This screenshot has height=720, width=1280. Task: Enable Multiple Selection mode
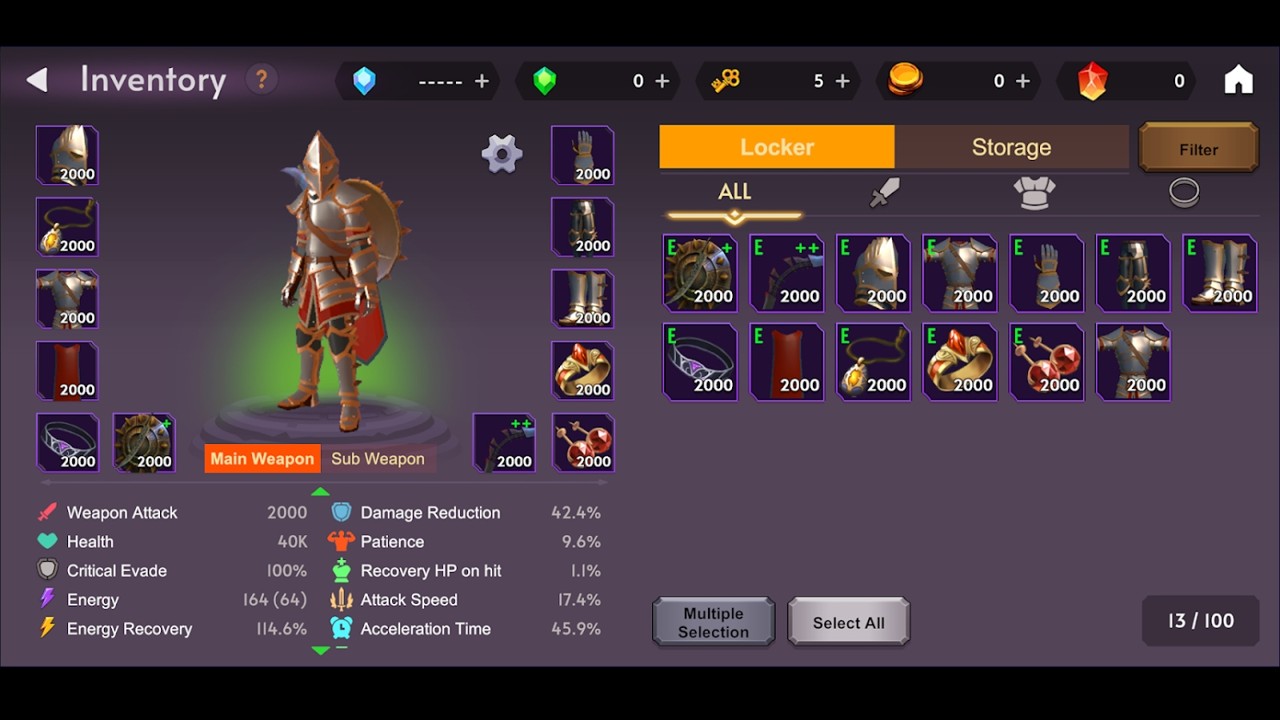(x=713, y=622)
